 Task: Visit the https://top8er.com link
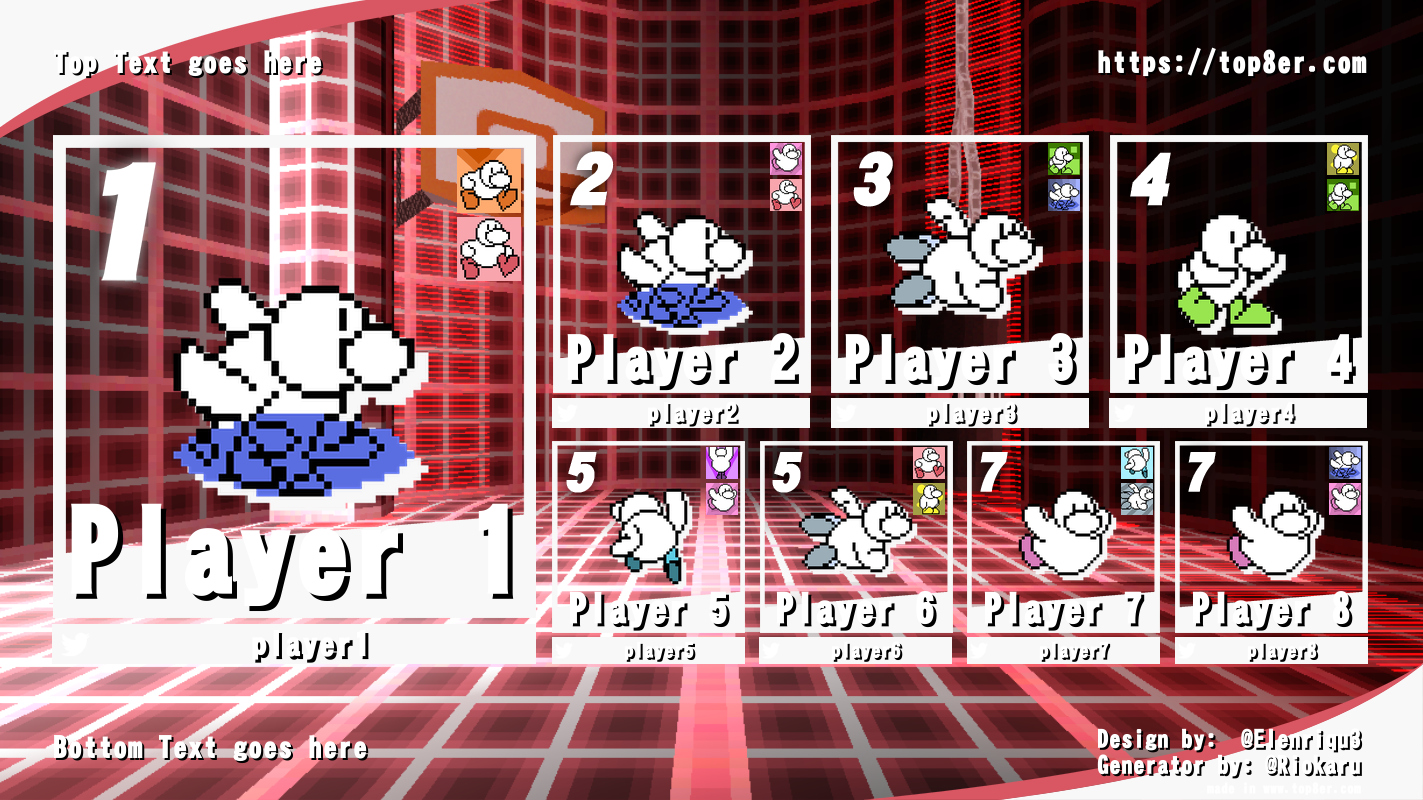tap(1231, 63)
